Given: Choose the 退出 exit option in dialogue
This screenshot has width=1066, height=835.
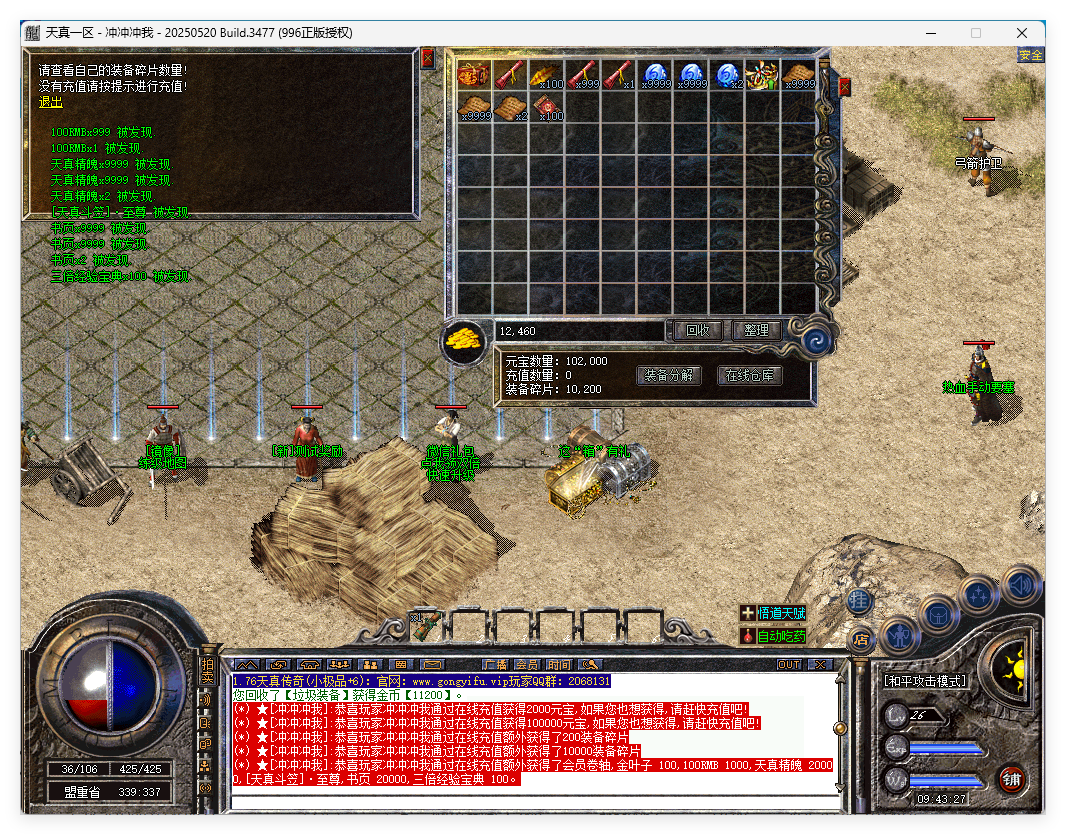Looking at the screenshot, I should pos(50,102).
